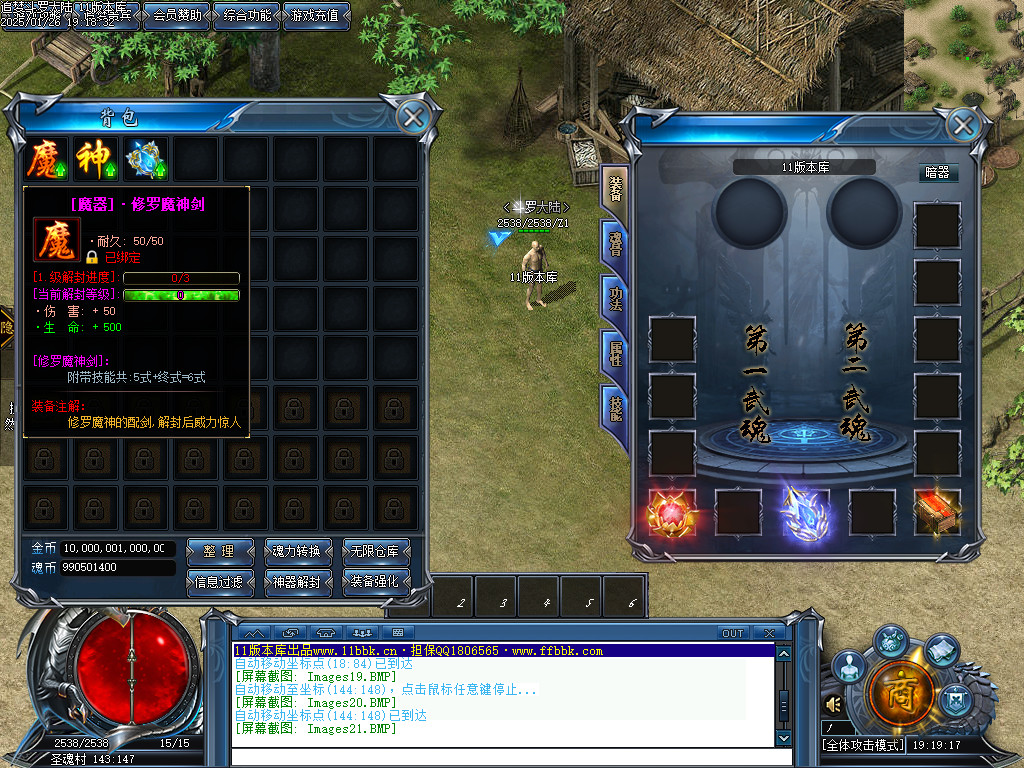Open 魂力转换 soul power conversion
The width and height of the screenshot is (1024, 768).
coord(297,551)
